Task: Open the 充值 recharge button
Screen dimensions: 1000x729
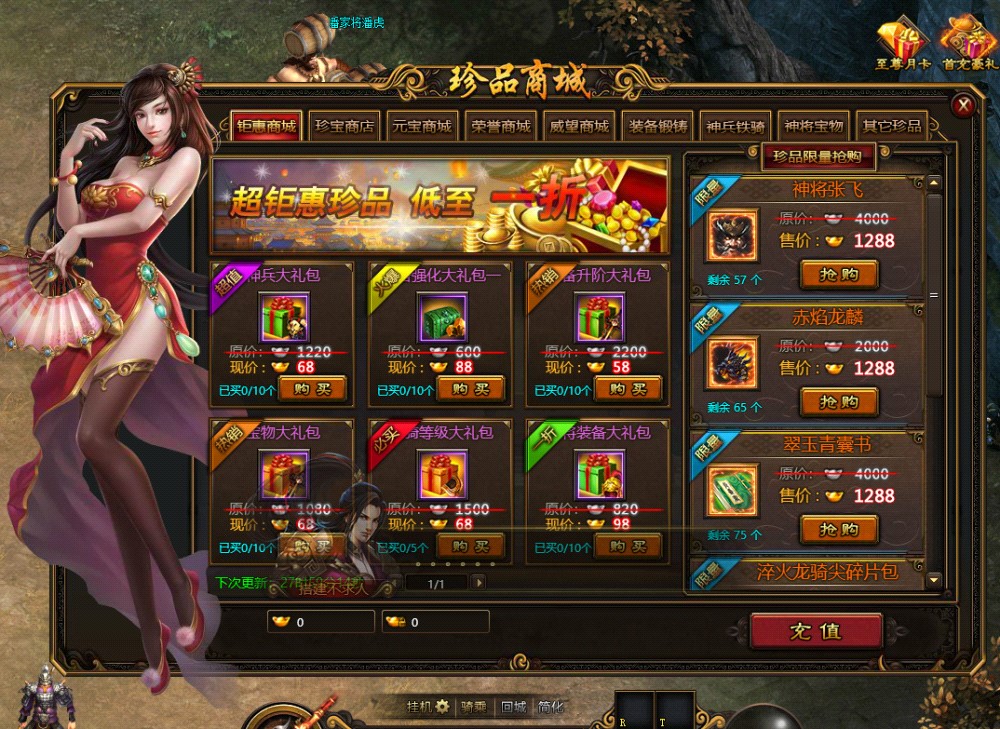Action: (816, 632)
